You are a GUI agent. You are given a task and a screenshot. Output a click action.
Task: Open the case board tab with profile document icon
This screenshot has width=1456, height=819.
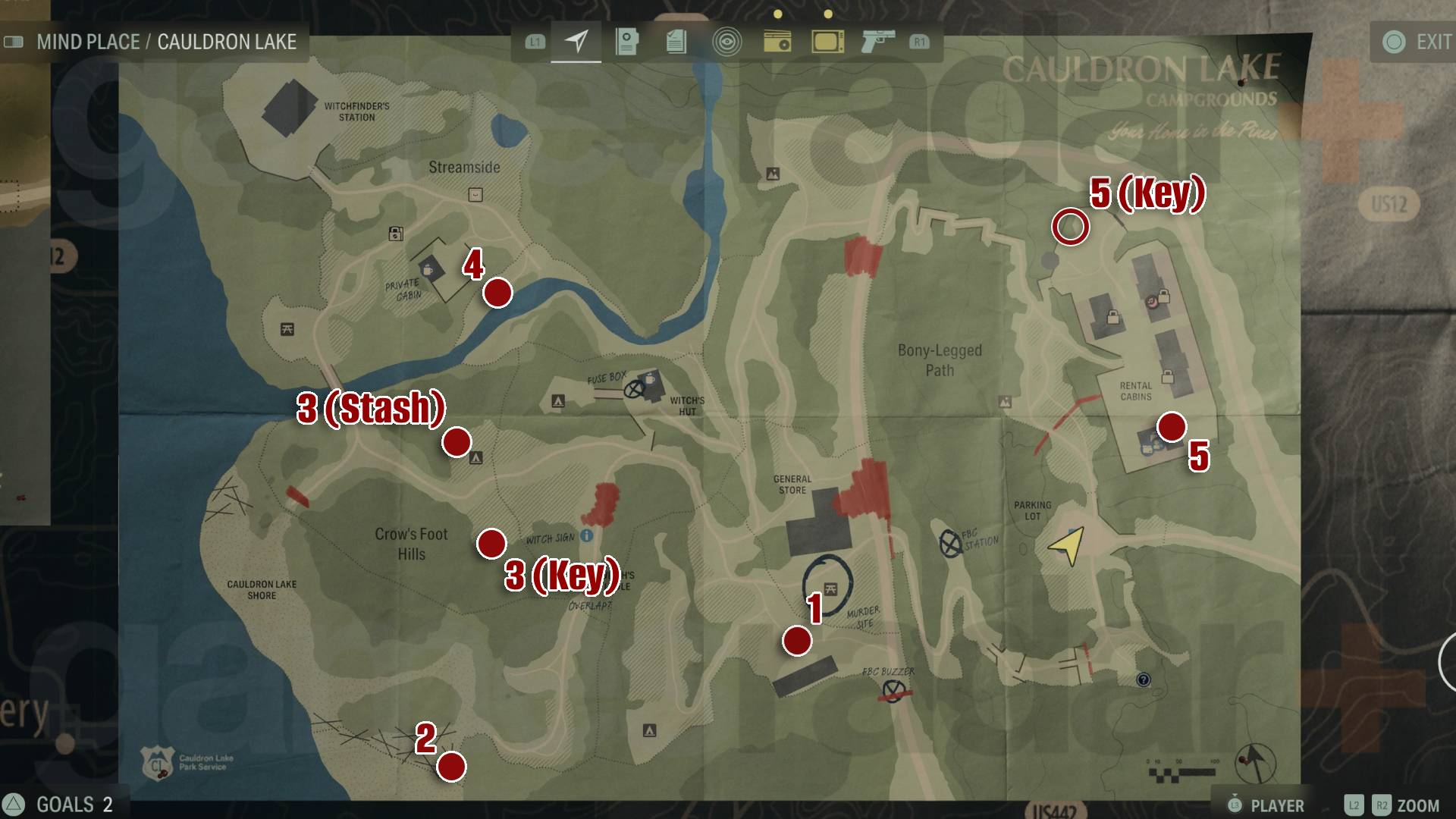click(626, 41)
